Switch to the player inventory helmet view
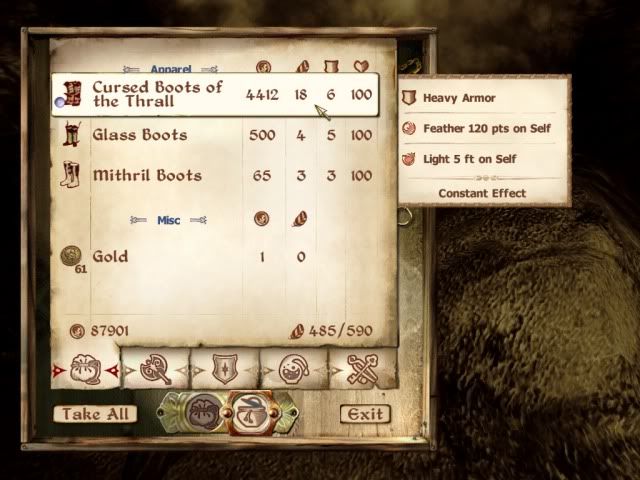This screenshot has height=480, width=640. tap(245, 413)
